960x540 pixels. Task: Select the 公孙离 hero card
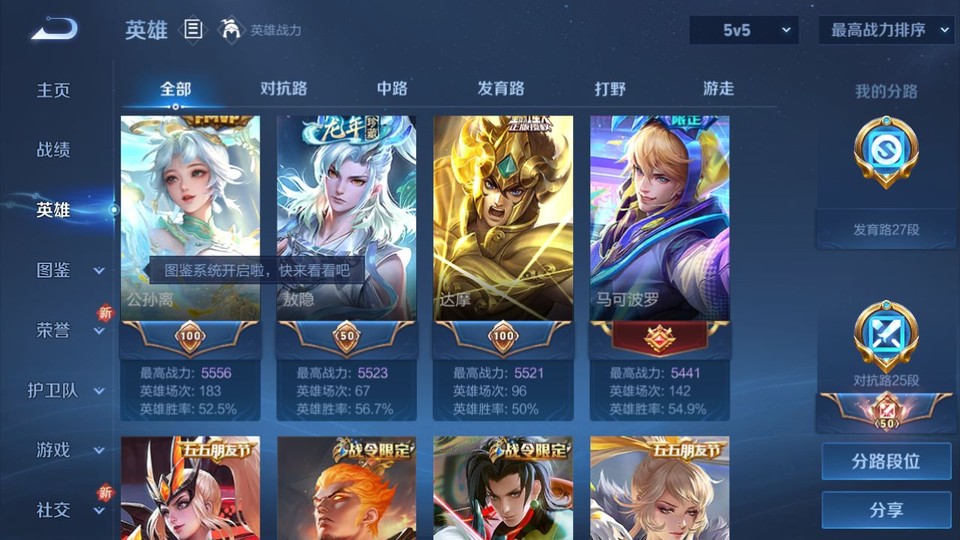[x=190, y=218]
